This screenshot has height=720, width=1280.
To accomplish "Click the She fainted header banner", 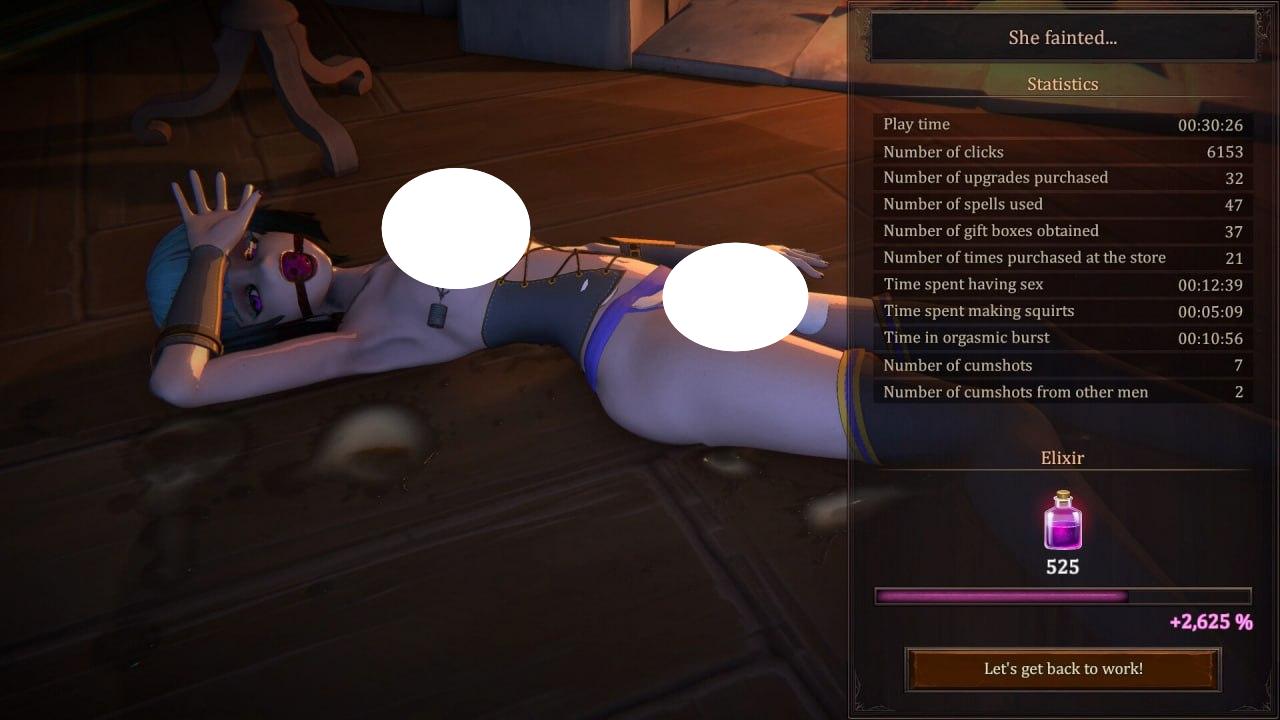I will (1062, 37).
